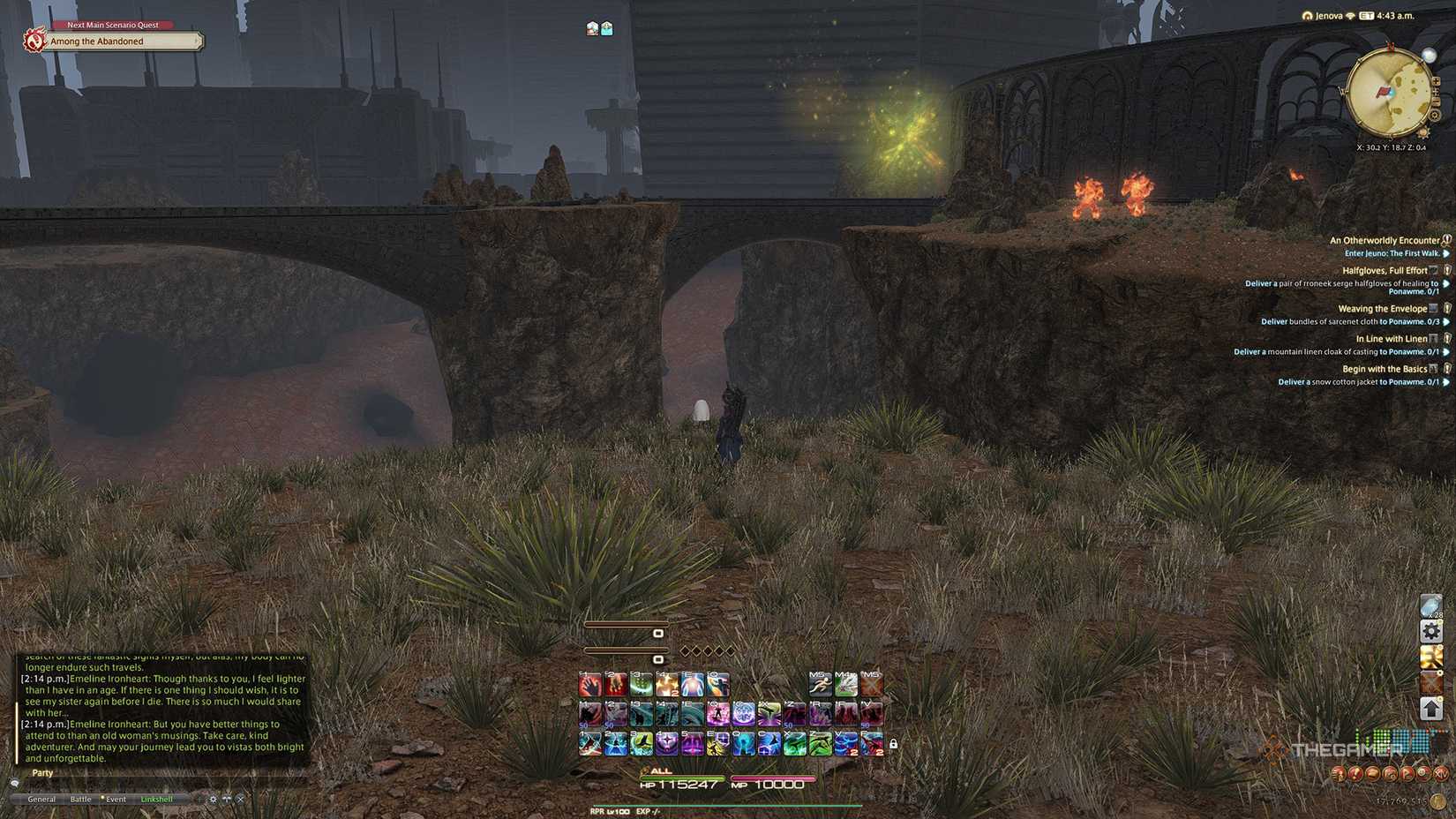Click the main menu up-arrow icon
The height and width of the screenshot is (819, 1456).
point(1431,707)
